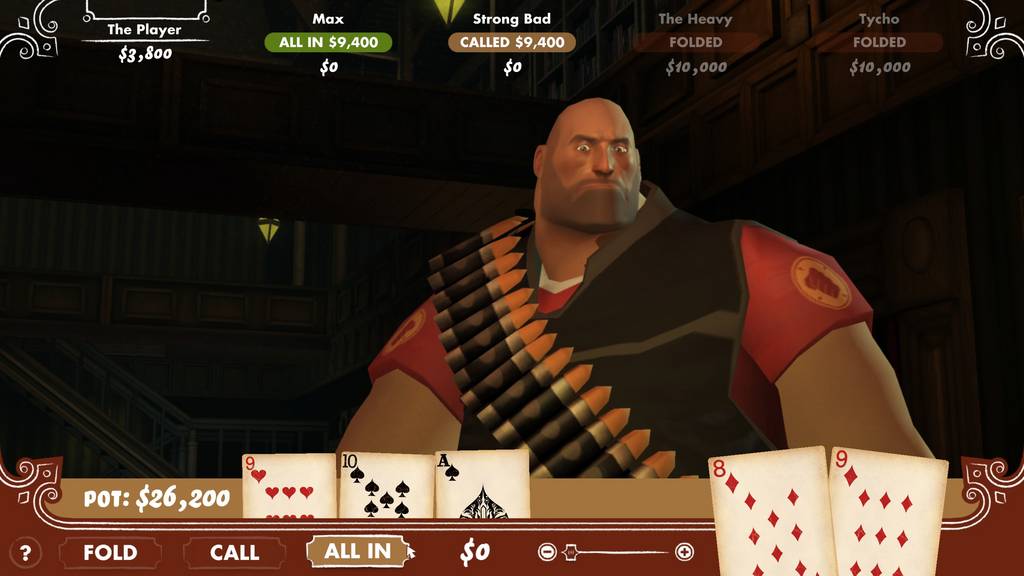Image resolution: width=1024 pixels, height=576 pixels.
Task: Call the current bet
Action: pos(235,552)
